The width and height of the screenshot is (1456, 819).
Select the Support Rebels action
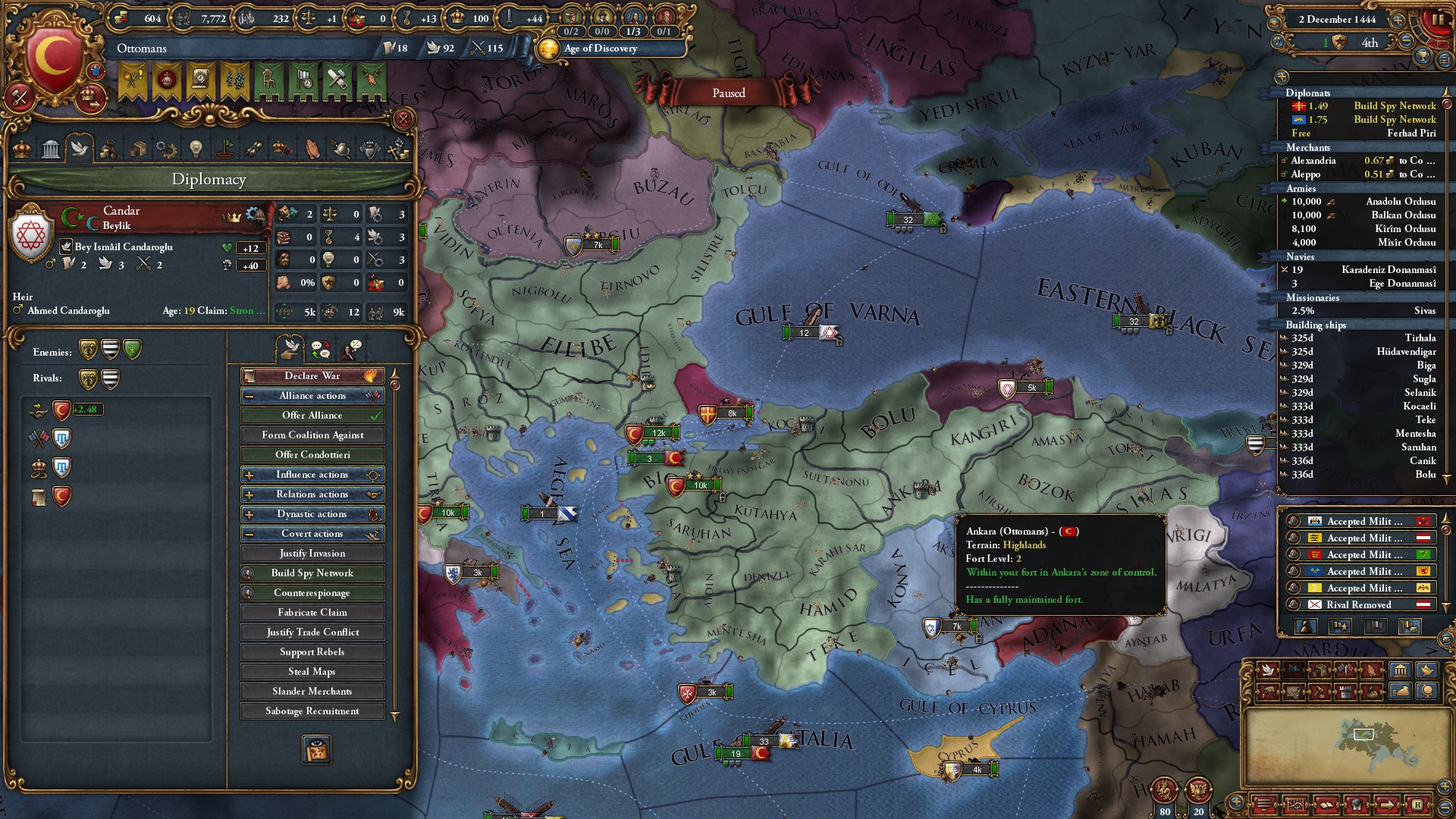click(312, 652)
